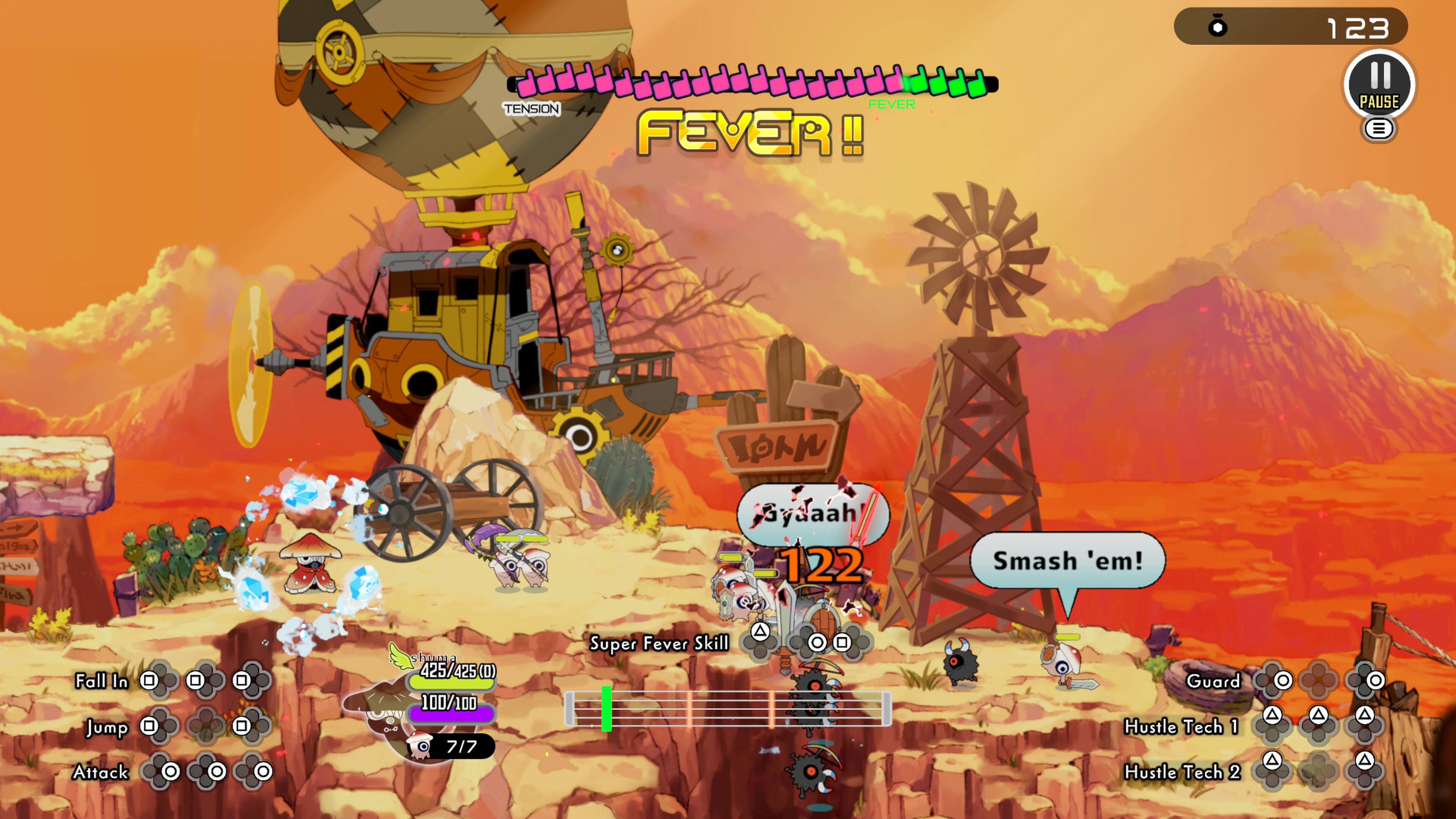Screen dimensions: 1456x819
Task: Click the Super Fever Skill label
Action: pyautogui.click(x=659, y=643)
